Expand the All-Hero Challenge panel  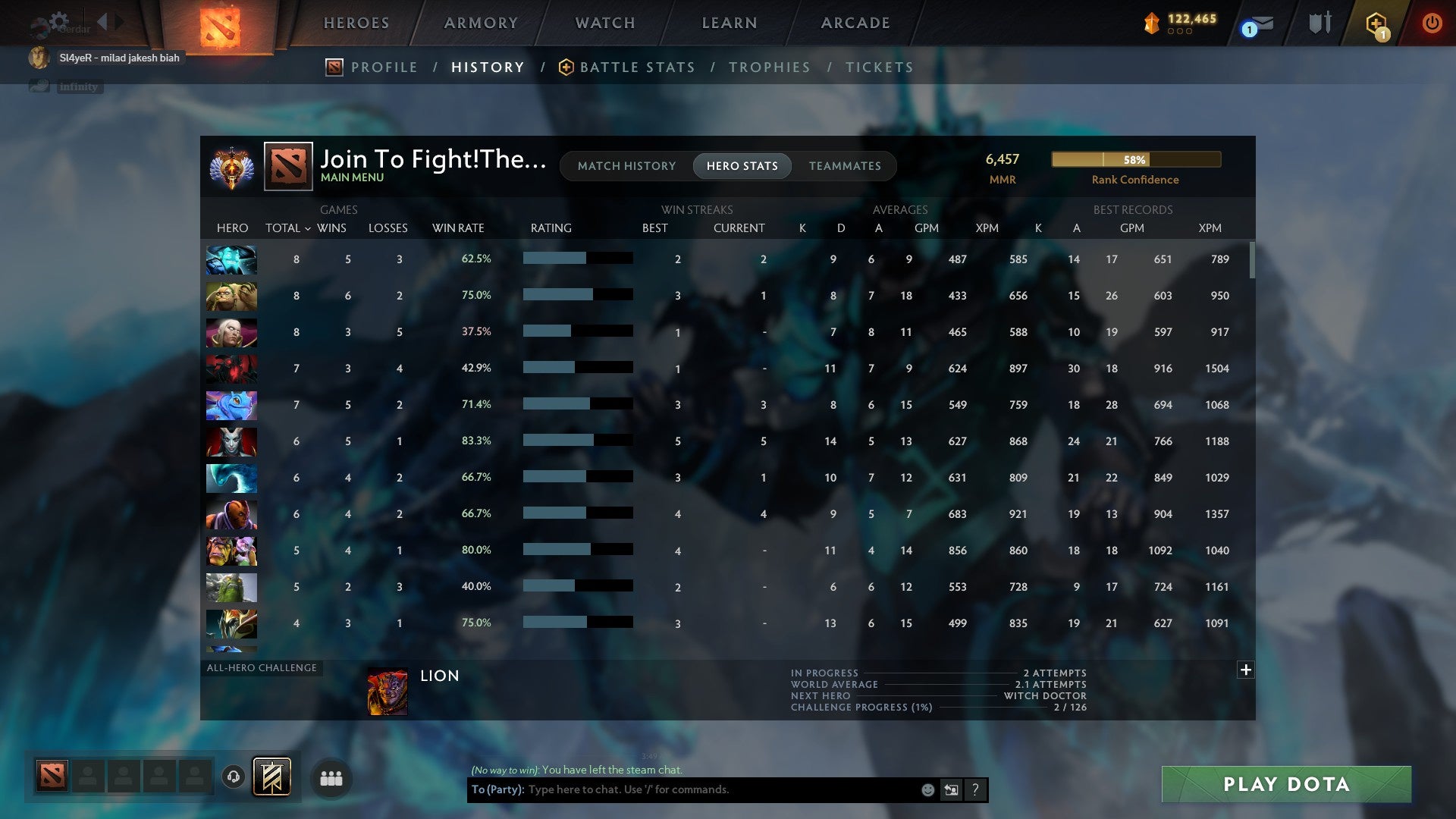pos(1245,670)
